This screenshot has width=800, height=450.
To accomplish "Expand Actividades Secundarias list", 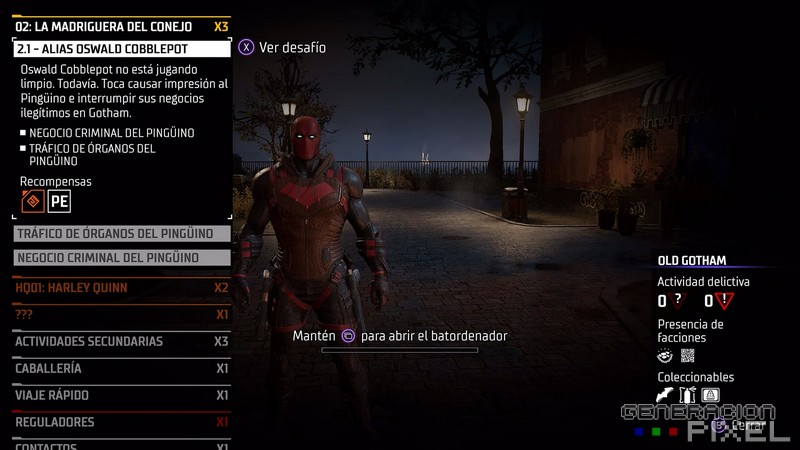I will [x=121, y=341].
